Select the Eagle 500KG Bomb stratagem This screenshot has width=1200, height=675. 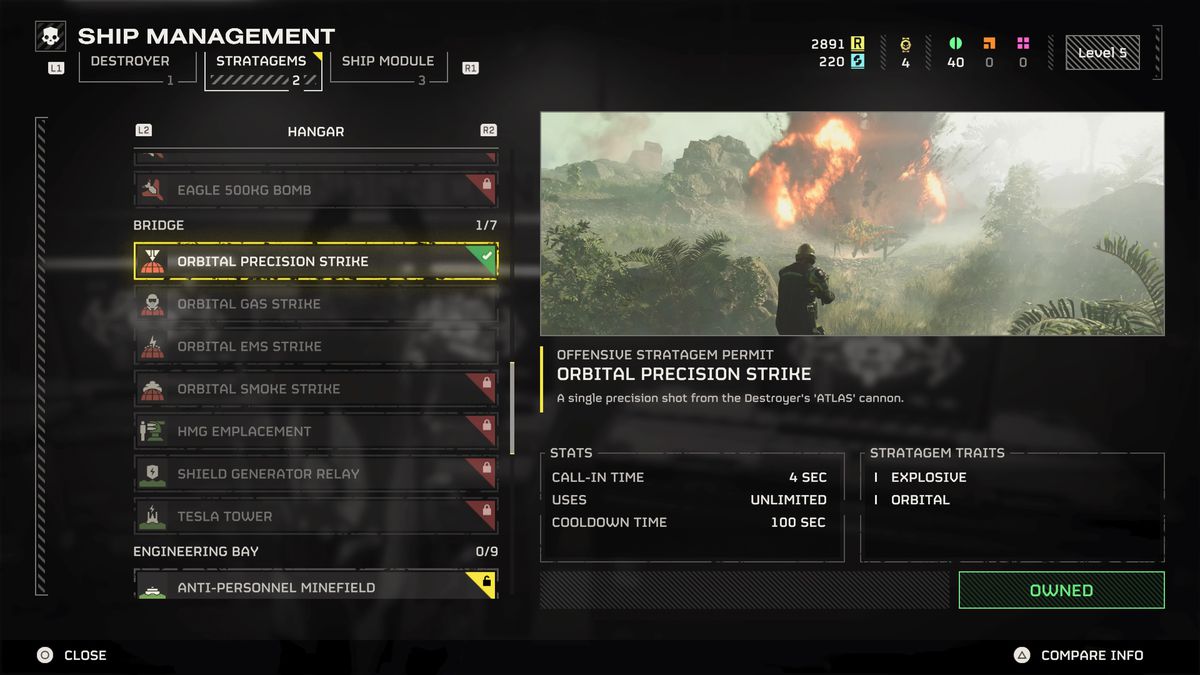(315, 190)
